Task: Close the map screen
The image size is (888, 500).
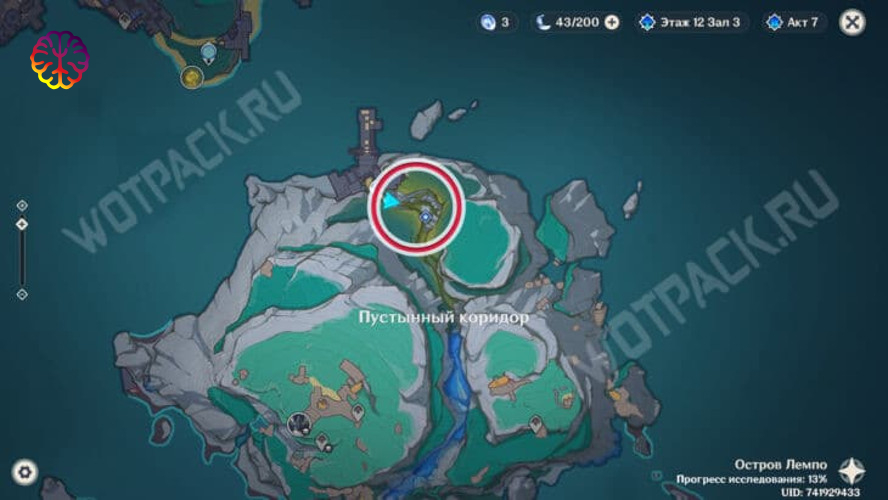Action: point(852,22)
